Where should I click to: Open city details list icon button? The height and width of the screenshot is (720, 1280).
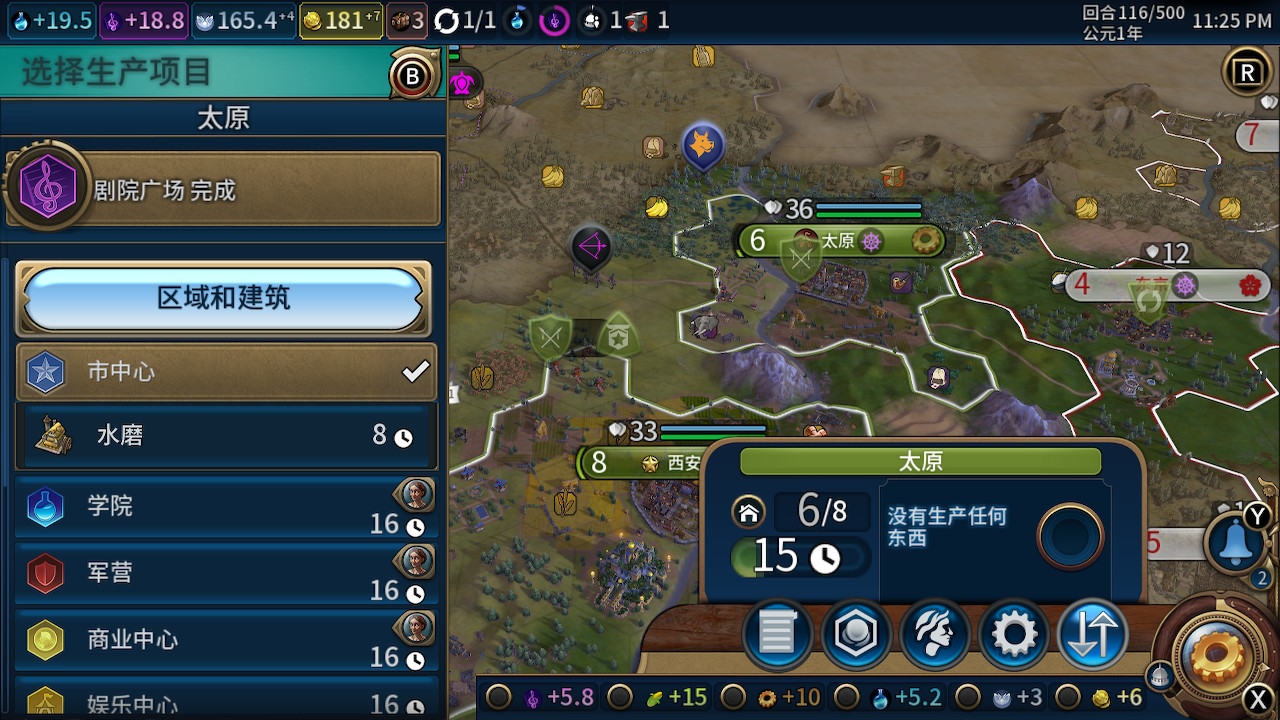tap(778, 634)
